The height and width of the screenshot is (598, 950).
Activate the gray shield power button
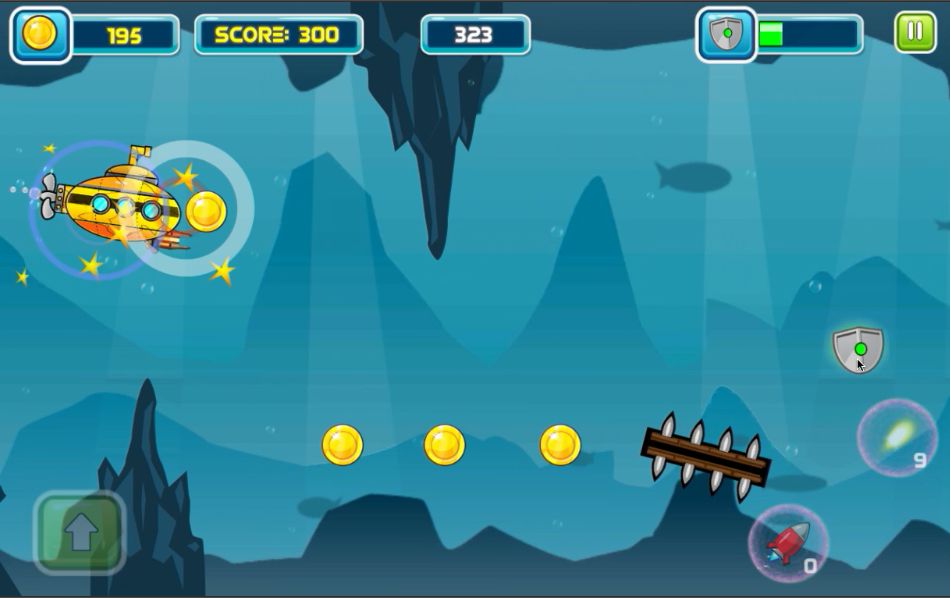pos(858,349)
